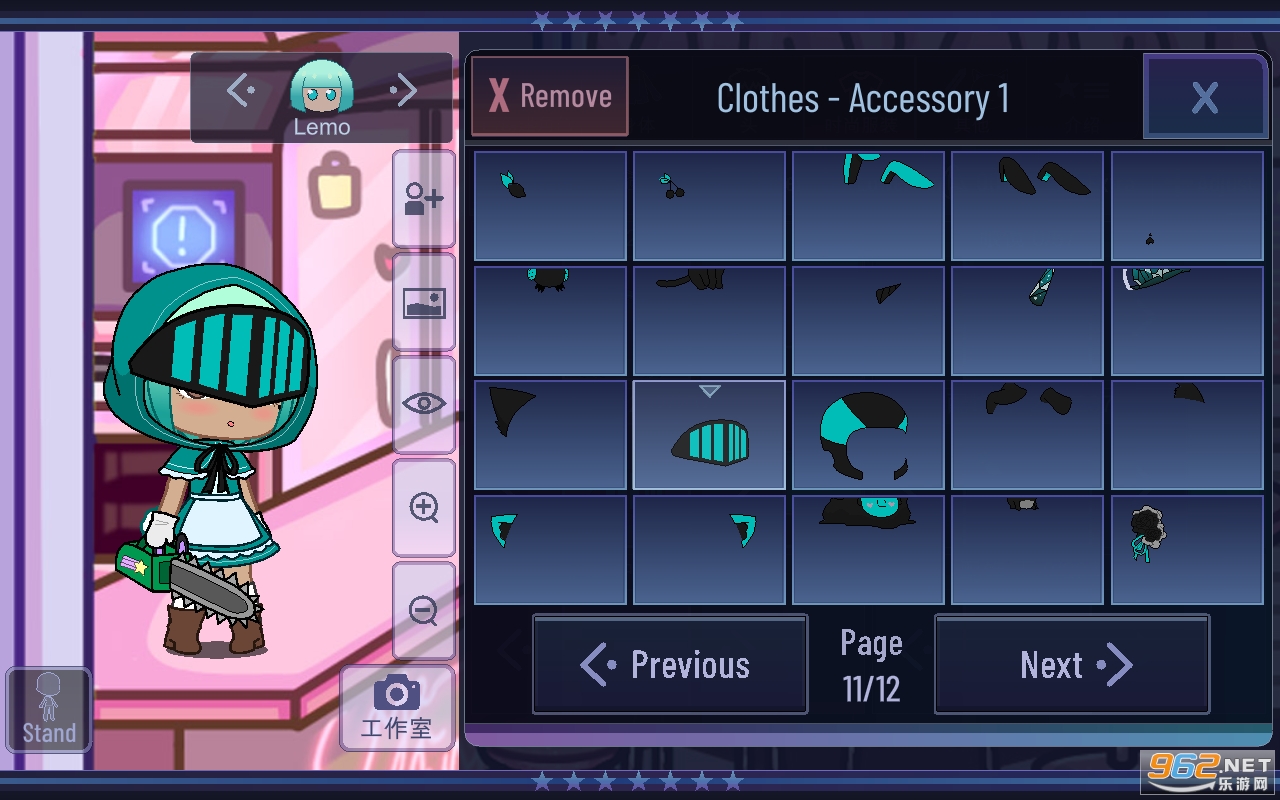1280x800 pixels.
Task: Switch to the previous character arrow
Action: point(241,91)
